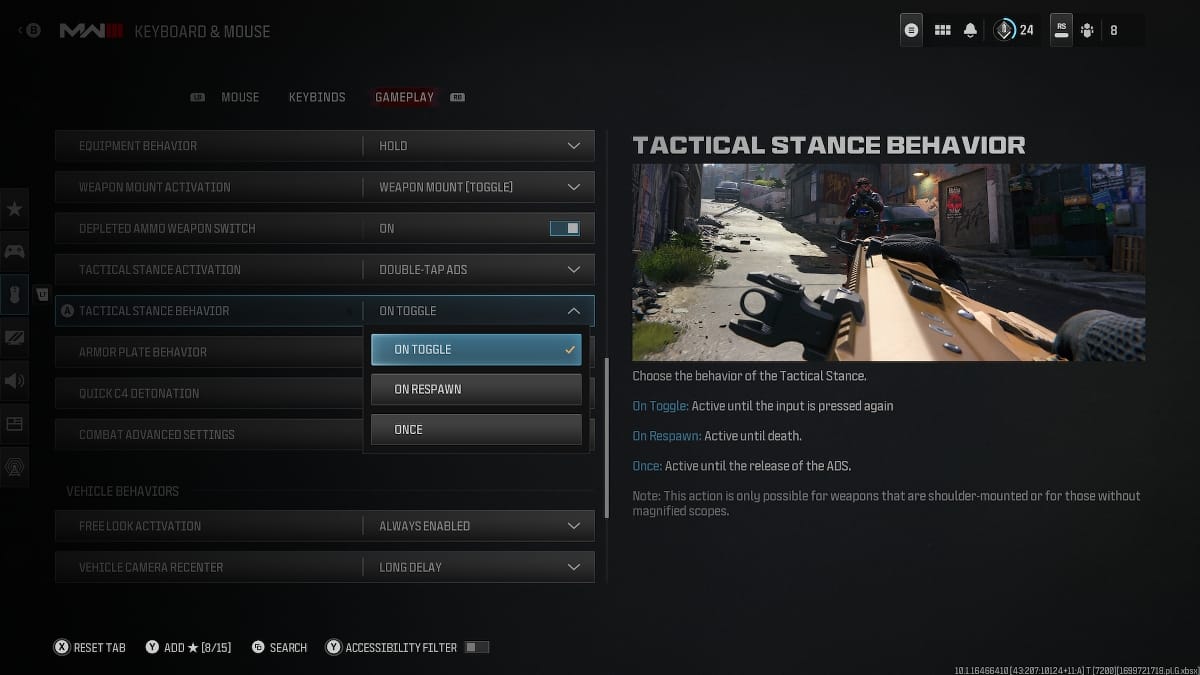The height and width of the screenshot is (675, 1200).
Task: Toggle Depleted Ammo Weapon Switch
Action: point(564,229)
